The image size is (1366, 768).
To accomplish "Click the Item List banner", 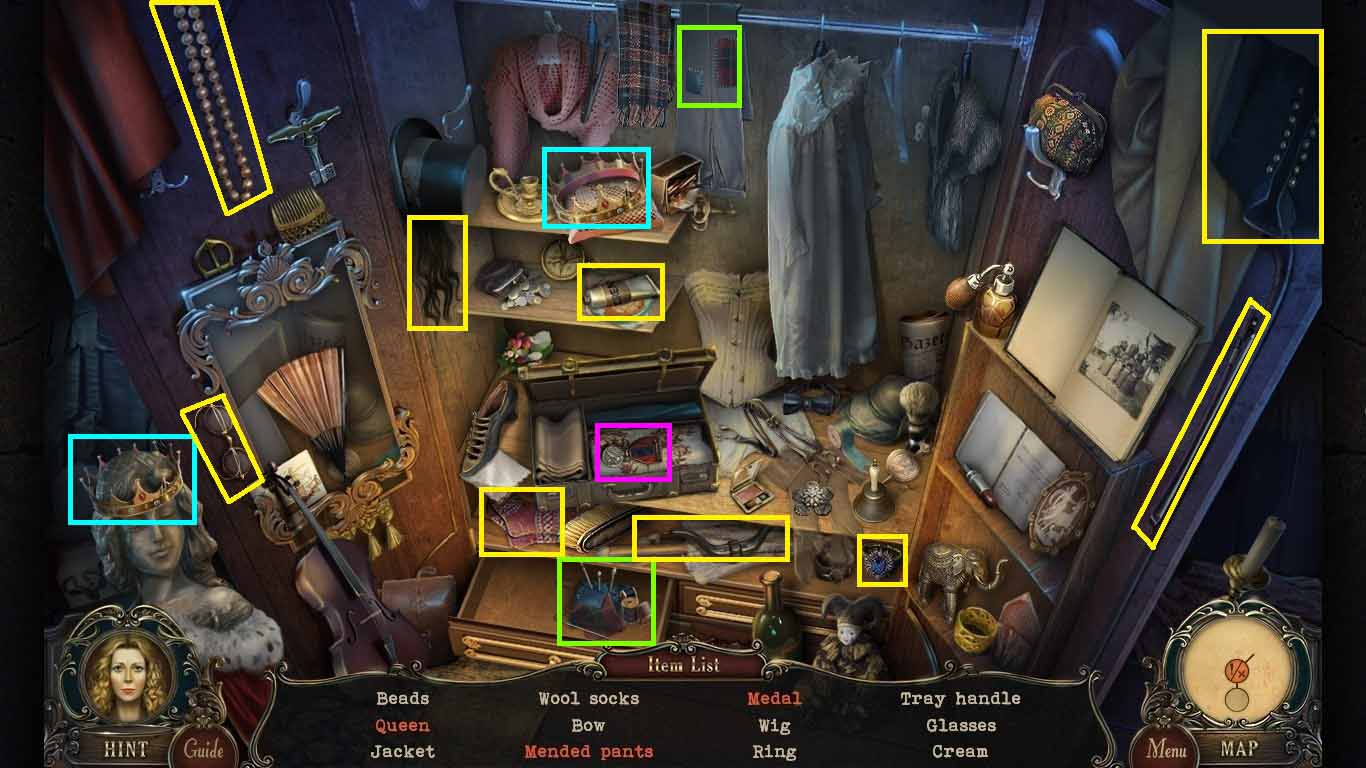I will point(683,666).
